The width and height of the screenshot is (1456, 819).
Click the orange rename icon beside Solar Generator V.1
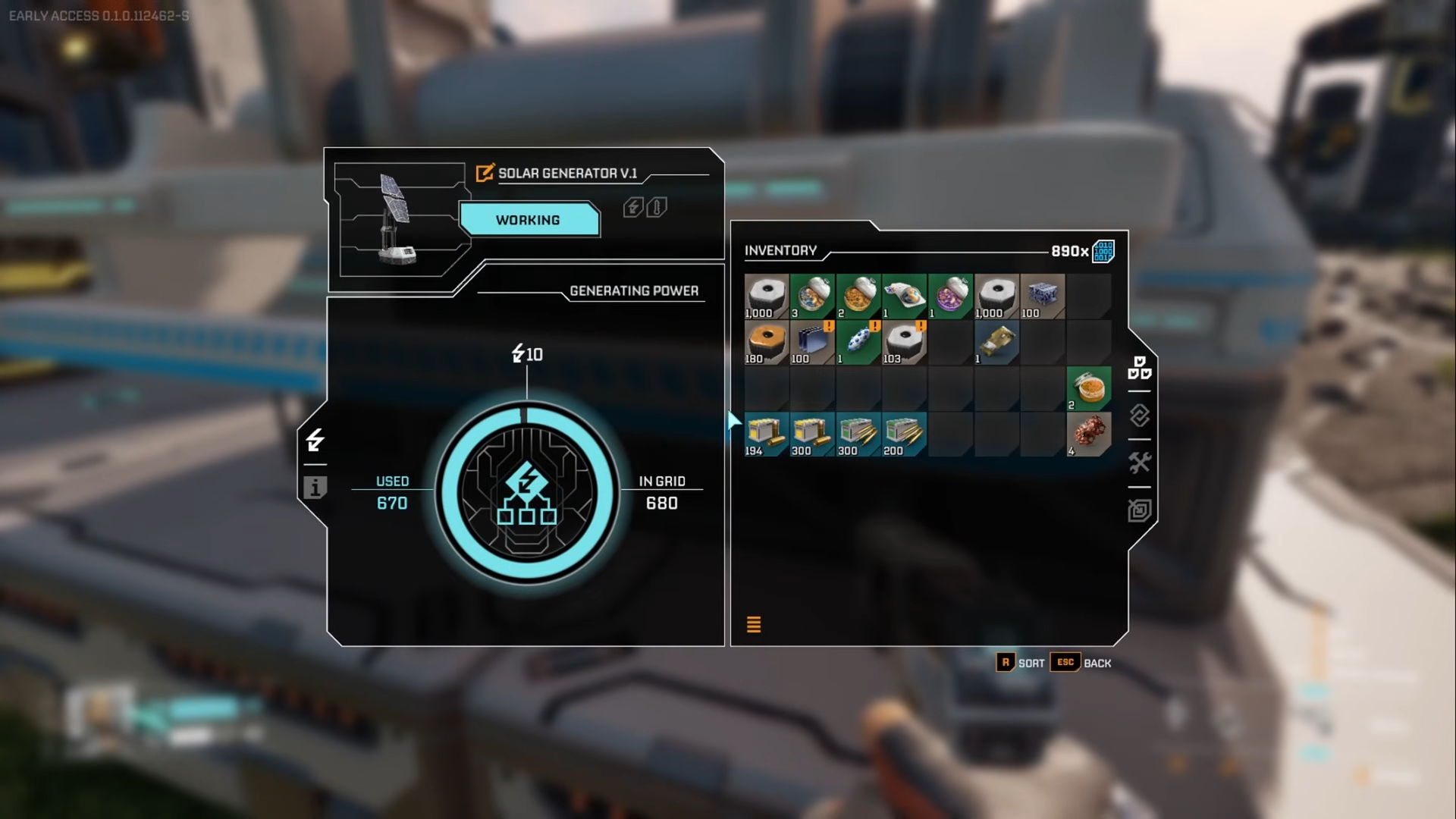485,173
